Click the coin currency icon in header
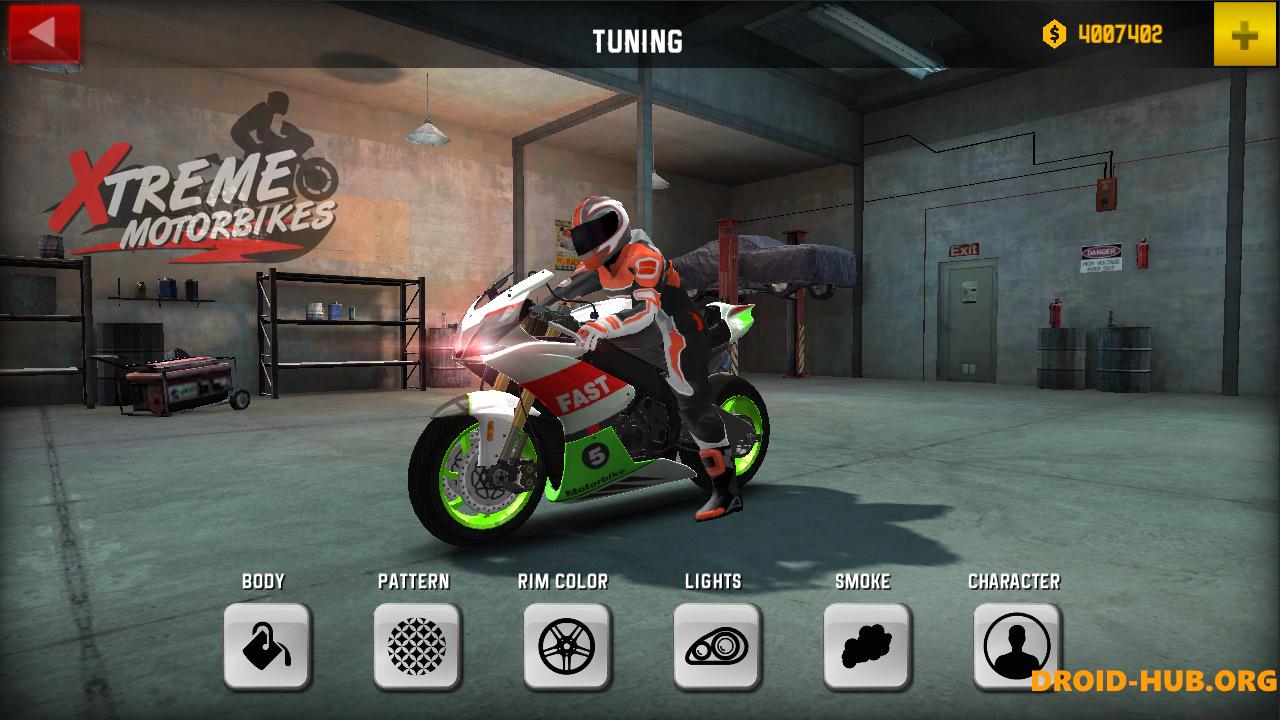1280x720 pixels. point(1052,33)
